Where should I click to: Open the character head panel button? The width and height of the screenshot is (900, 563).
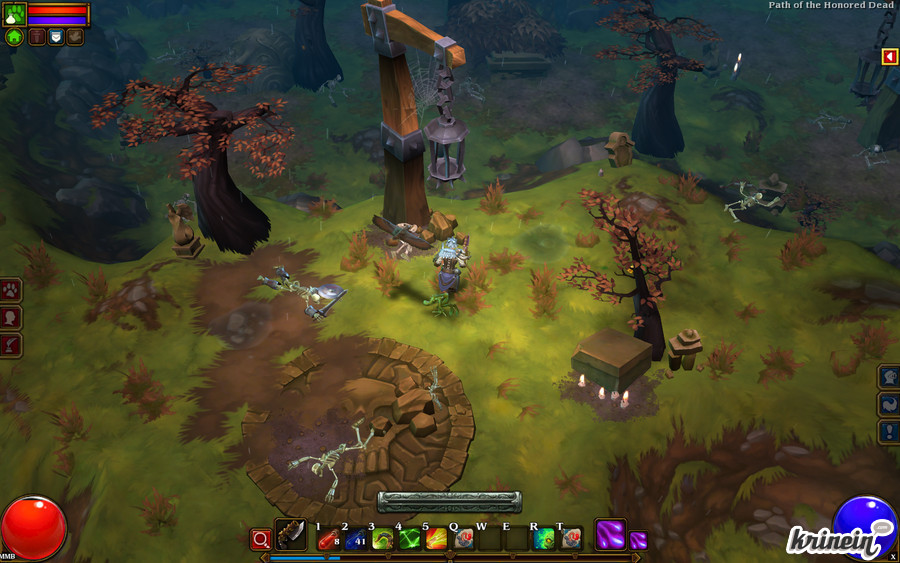click(x=11, y=318)
